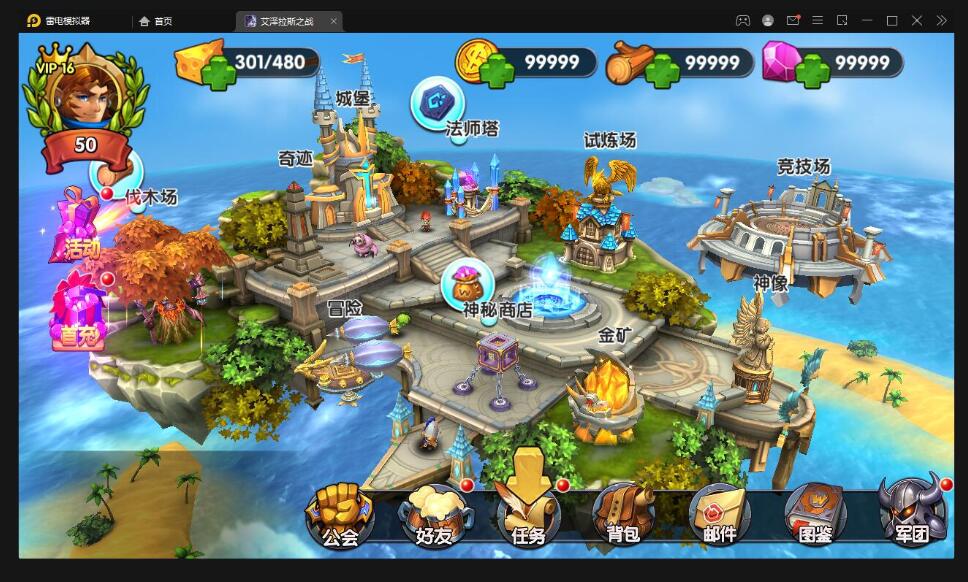The image size is (968, 582).
Task: Enter the 神秘商店 mystery shop
Action: pos(469,285)
